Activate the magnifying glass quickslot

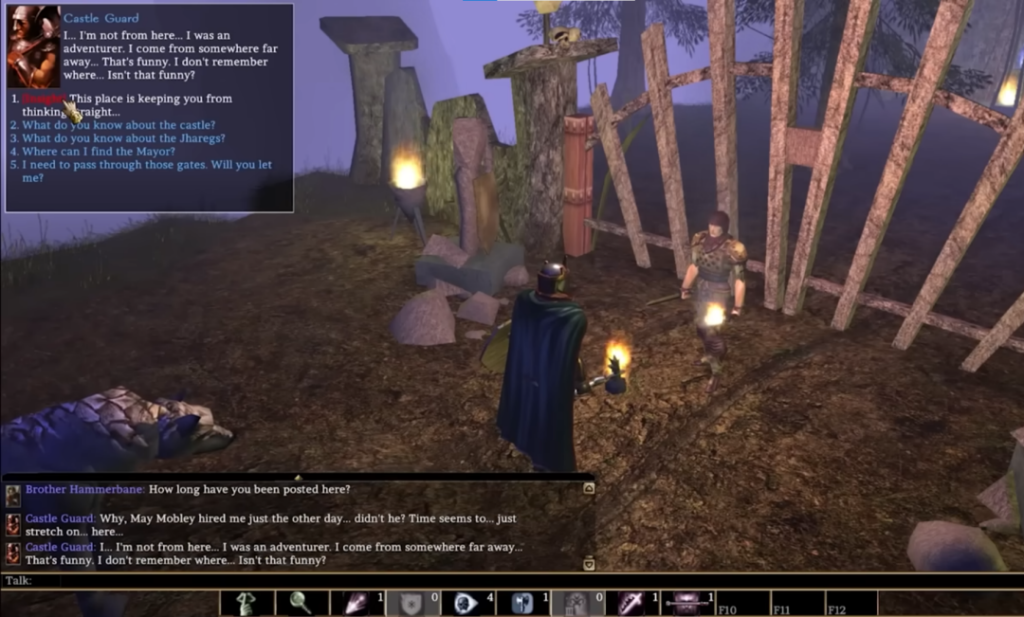(302, 603)
